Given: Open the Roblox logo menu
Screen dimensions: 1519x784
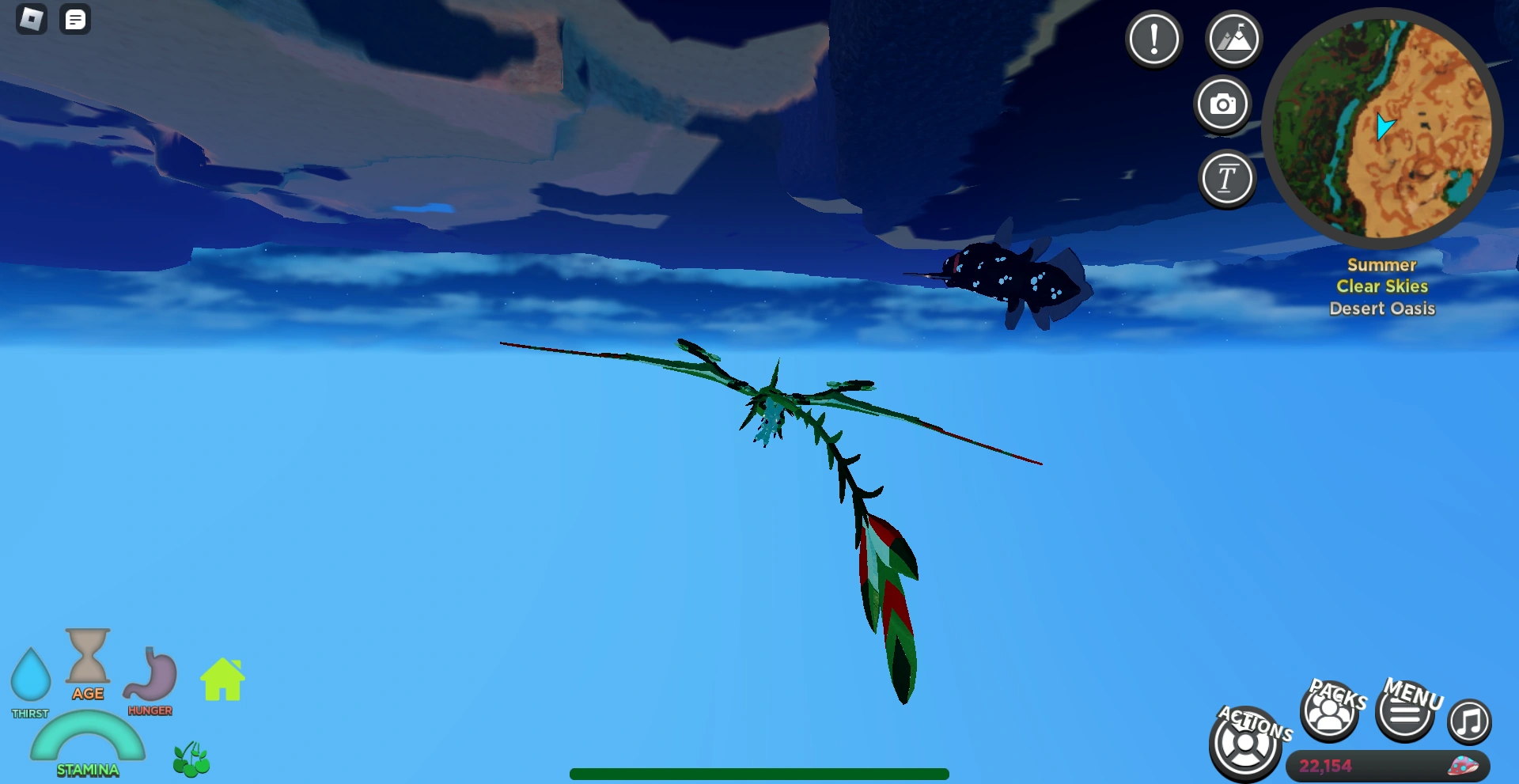Looking at the screenshot, I should (30, 19).
